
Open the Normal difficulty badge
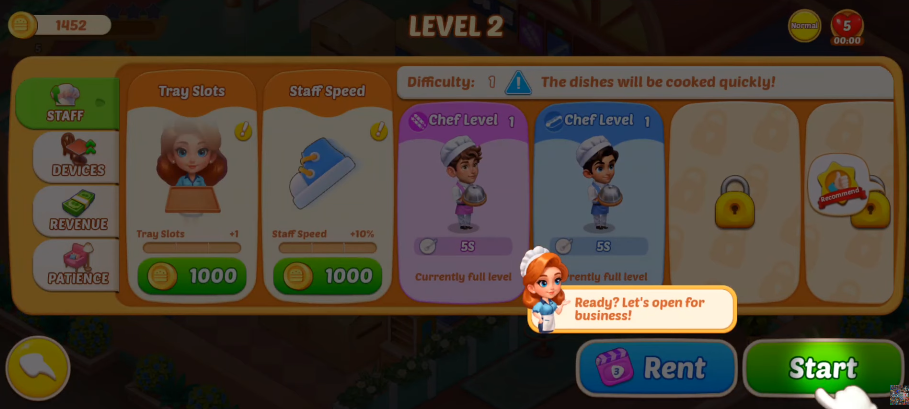click(804, 25)
